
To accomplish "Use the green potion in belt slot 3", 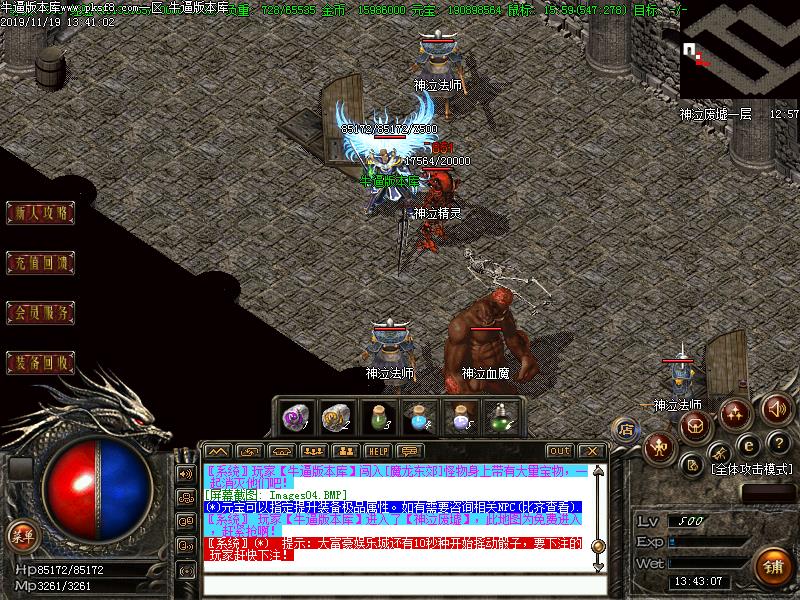I will 376,416.
